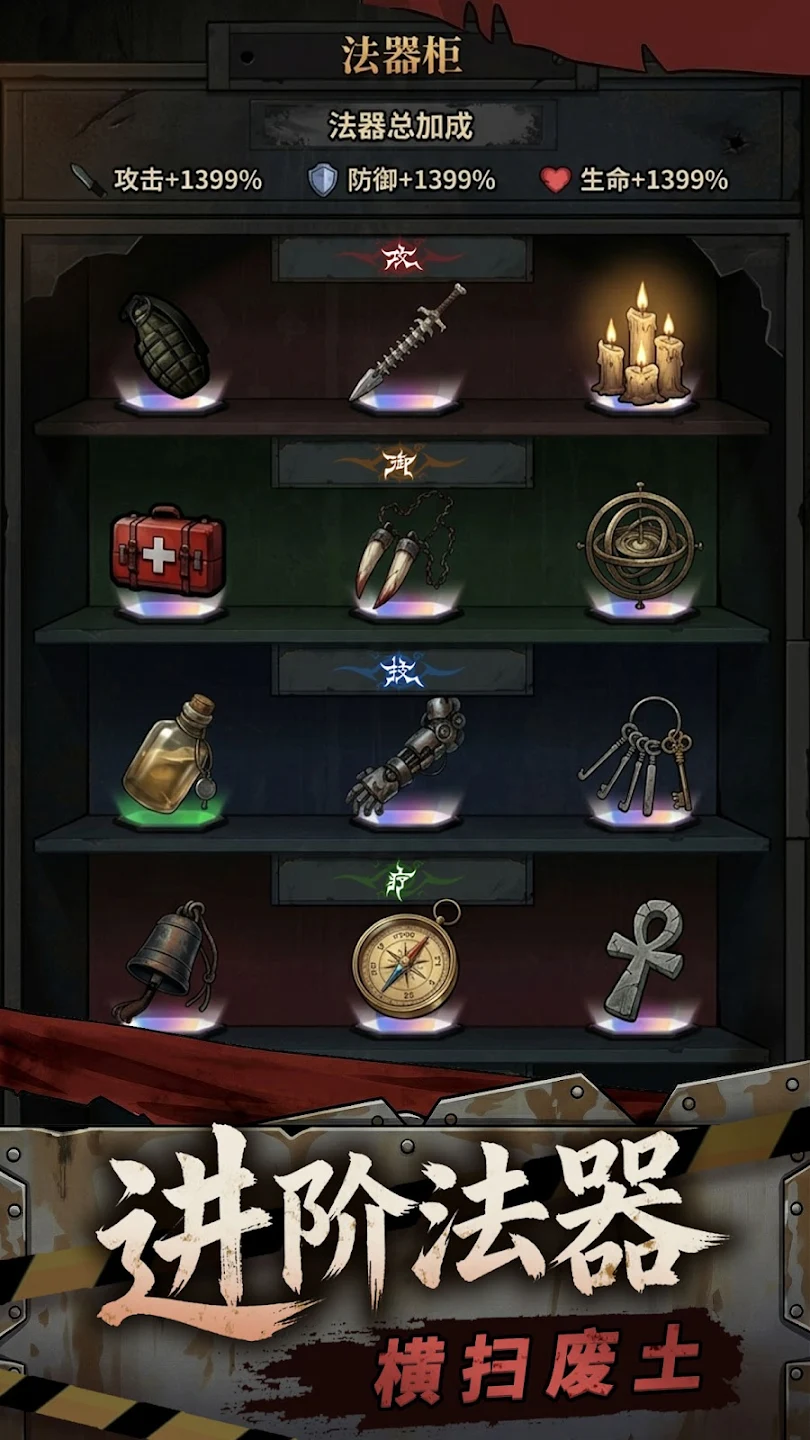Viewport: 810px width, 1440px height.
Task: Select the grenade artifact
Action: coord(166,346)
